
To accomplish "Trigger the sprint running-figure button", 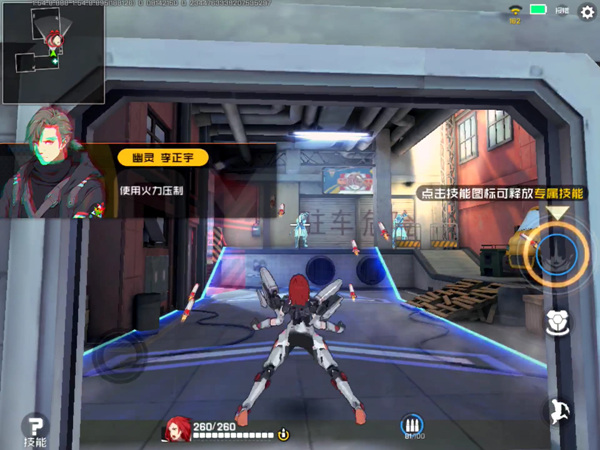I will click(x=558, y=411).
